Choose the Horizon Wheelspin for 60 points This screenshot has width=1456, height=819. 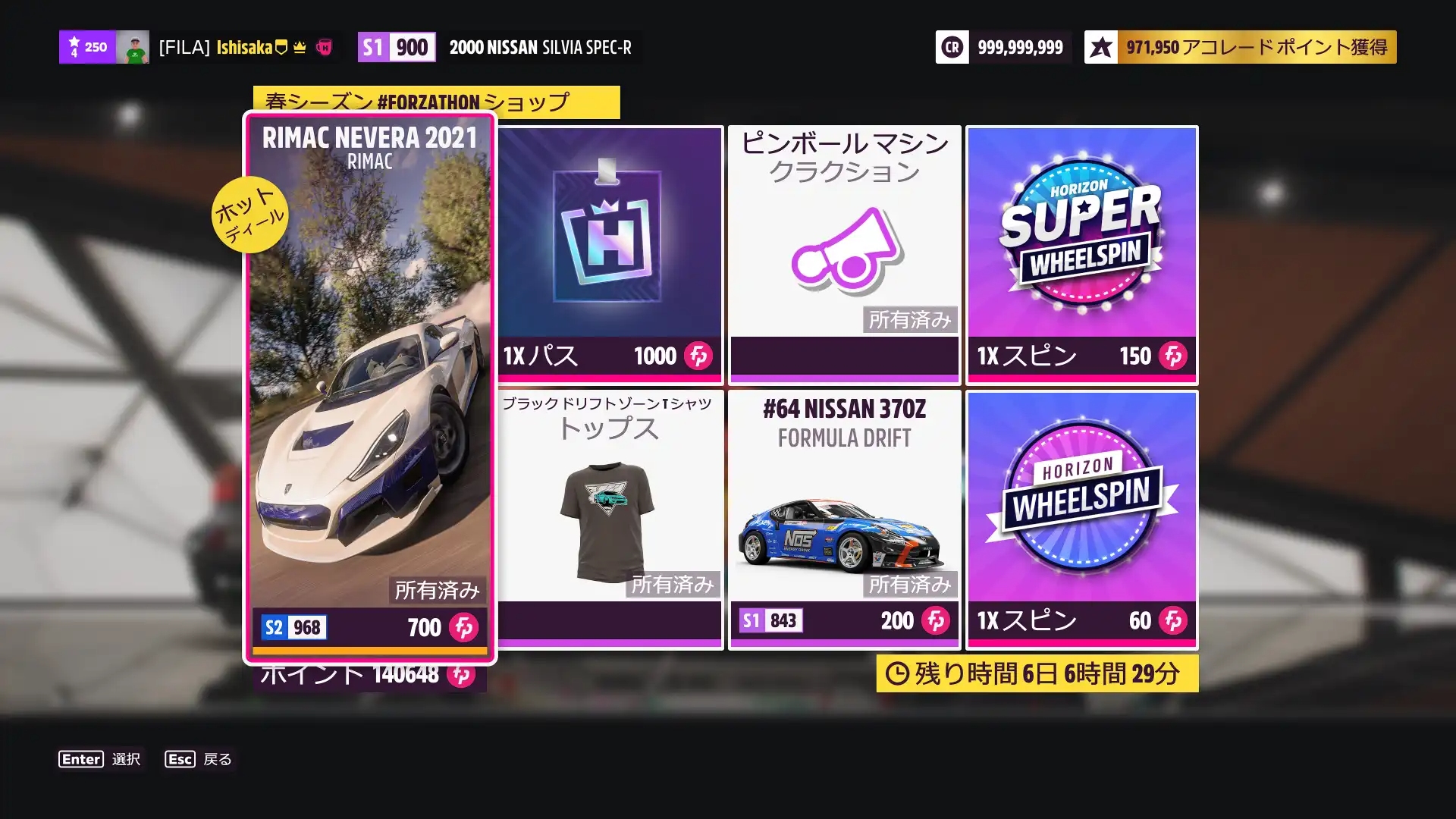(1081, 519)
